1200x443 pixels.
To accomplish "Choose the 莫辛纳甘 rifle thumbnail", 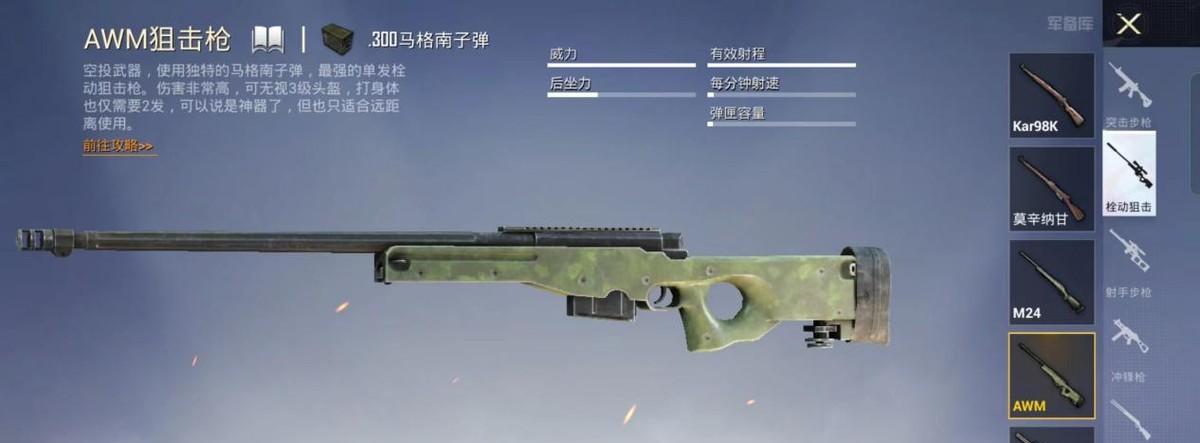I will pos(1051,188).
